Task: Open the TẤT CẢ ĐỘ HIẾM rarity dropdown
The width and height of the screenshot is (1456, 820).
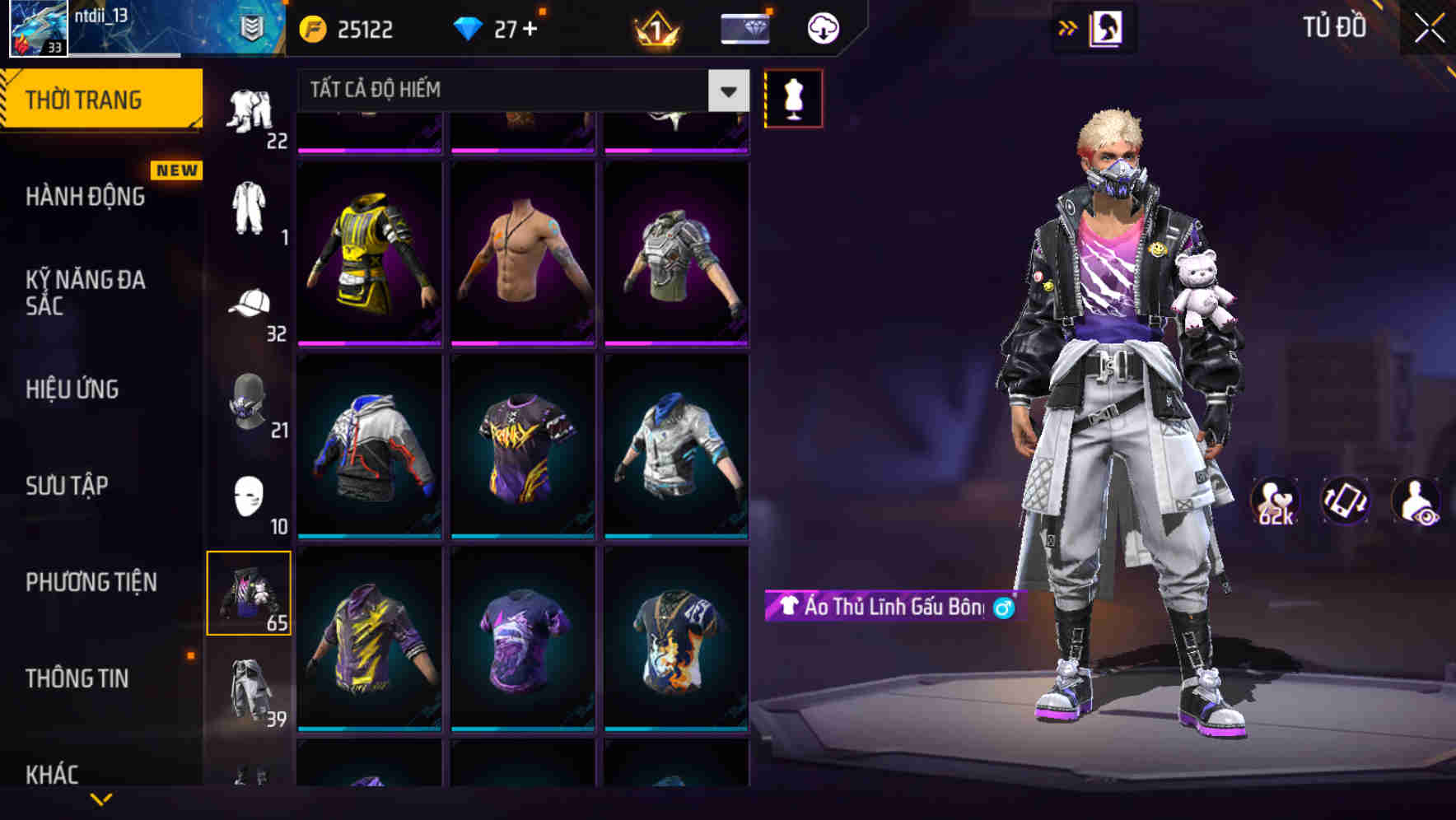Action: coord(511,91)
